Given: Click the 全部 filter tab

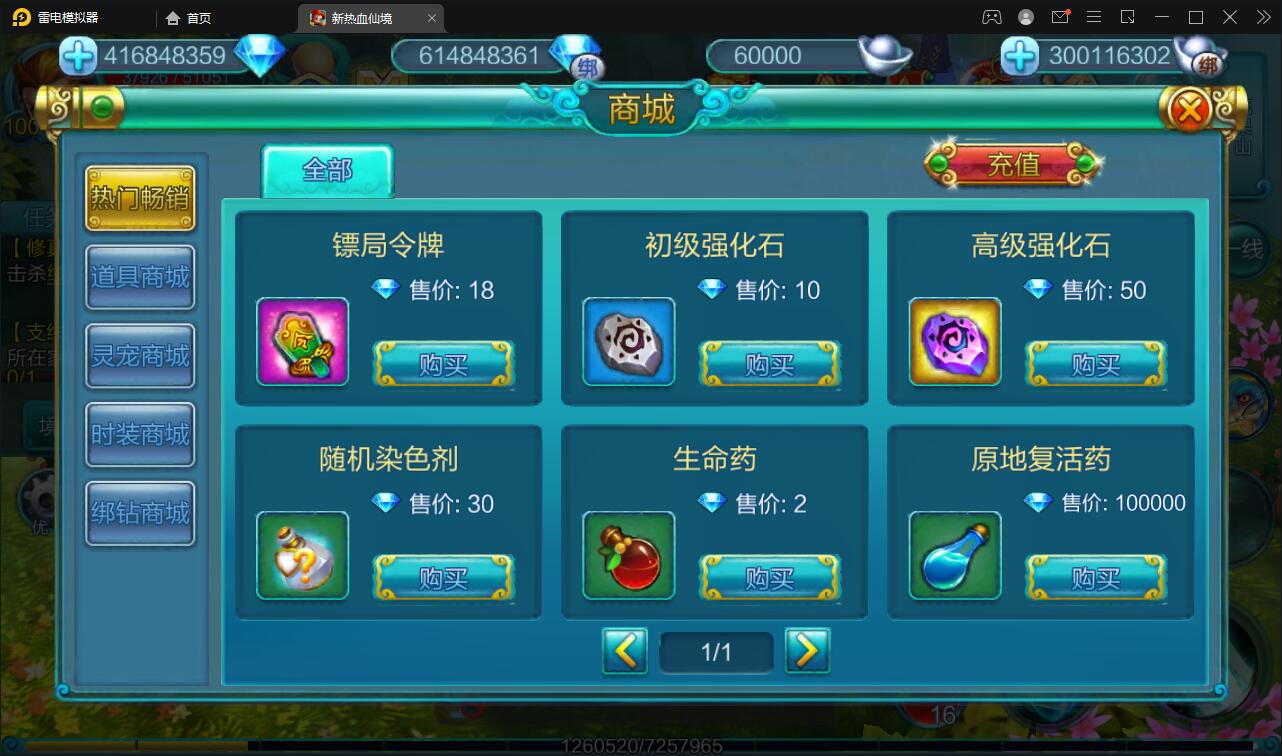Looking at the screenshot, I should [x=327, y=170].
